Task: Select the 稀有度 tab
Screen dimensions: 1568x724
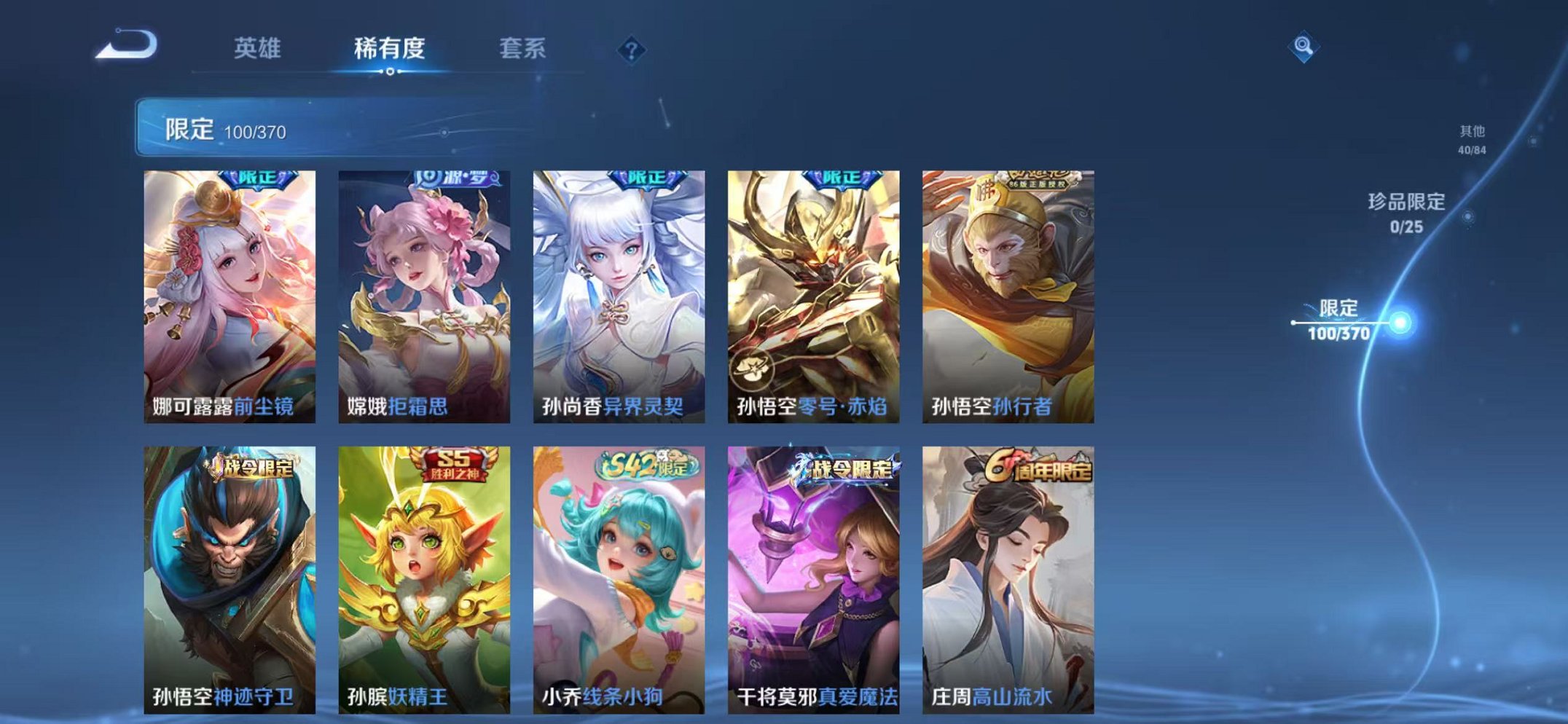Action: pyautogui.click(x=390, y=50)
